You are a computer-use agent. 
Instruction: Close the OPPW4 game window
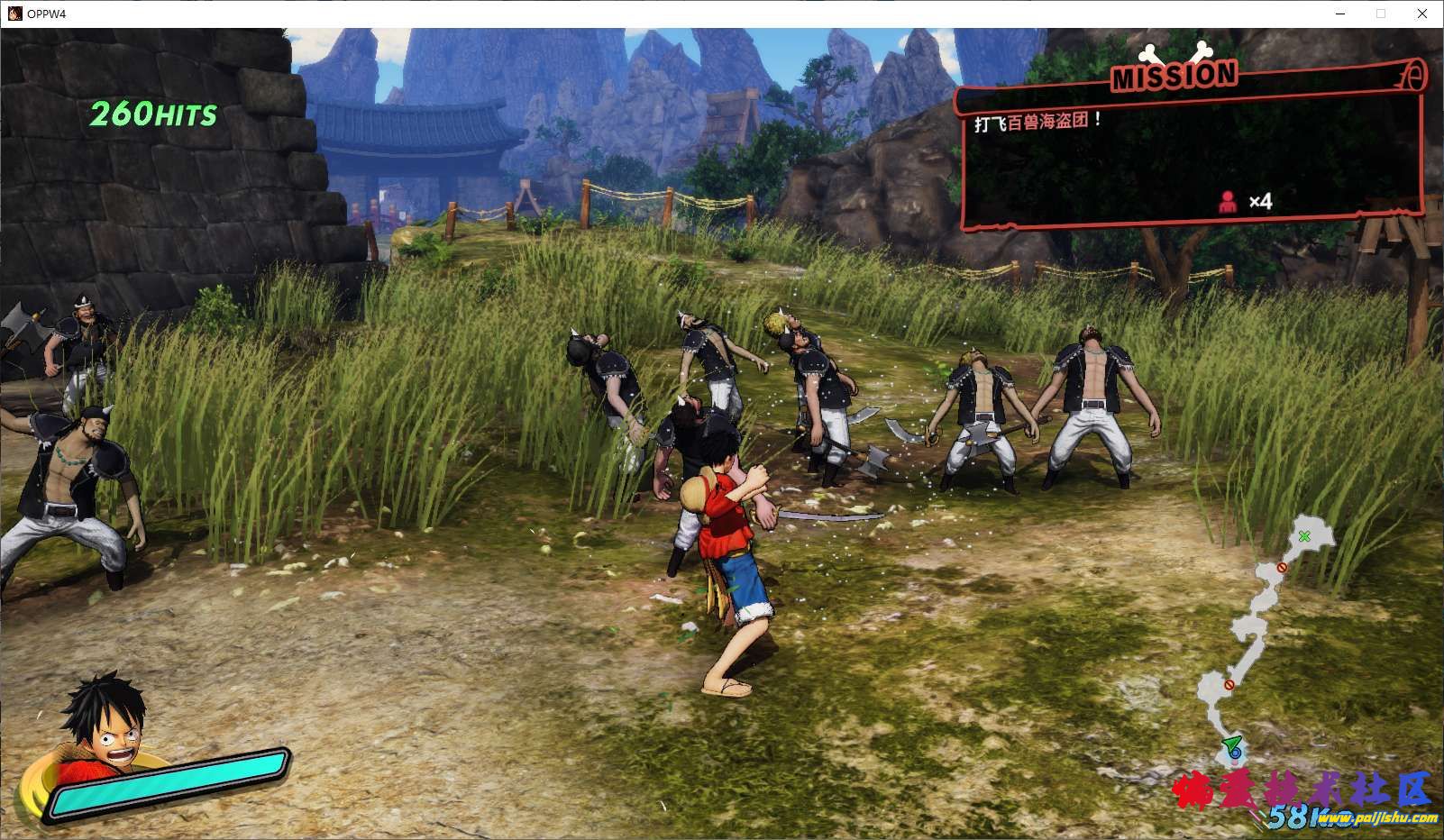[x=1422, y=14]
